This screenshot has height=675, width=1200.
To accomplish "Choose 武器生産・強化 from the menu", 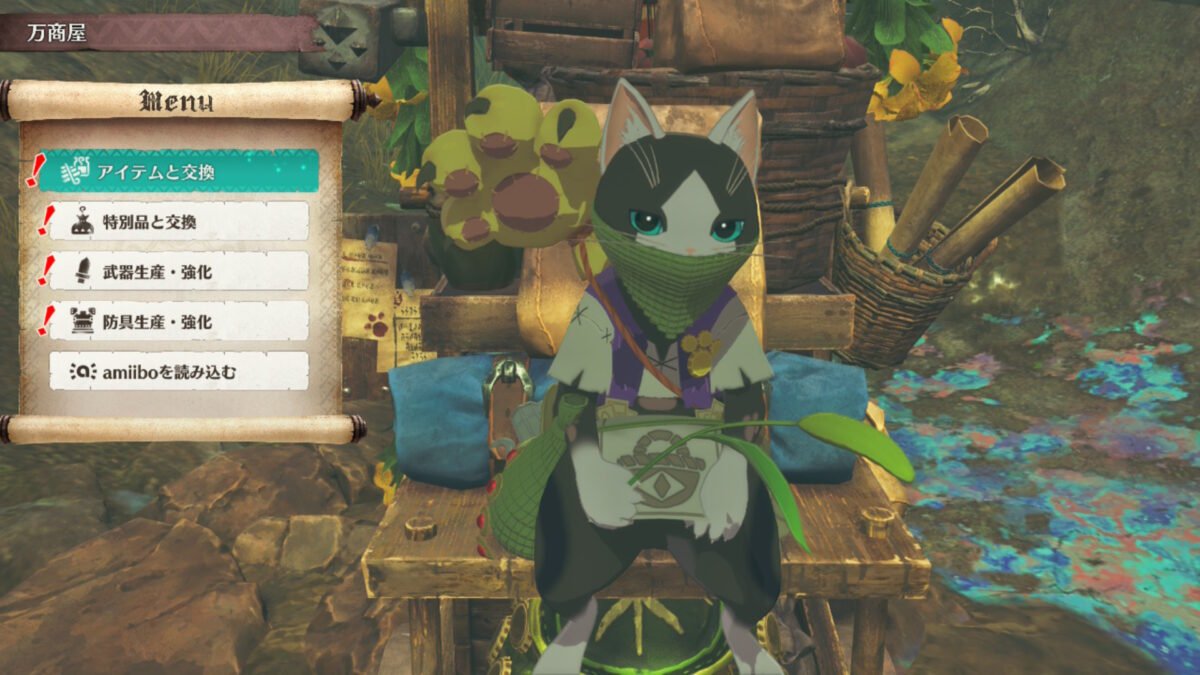I will pos(180,271).
